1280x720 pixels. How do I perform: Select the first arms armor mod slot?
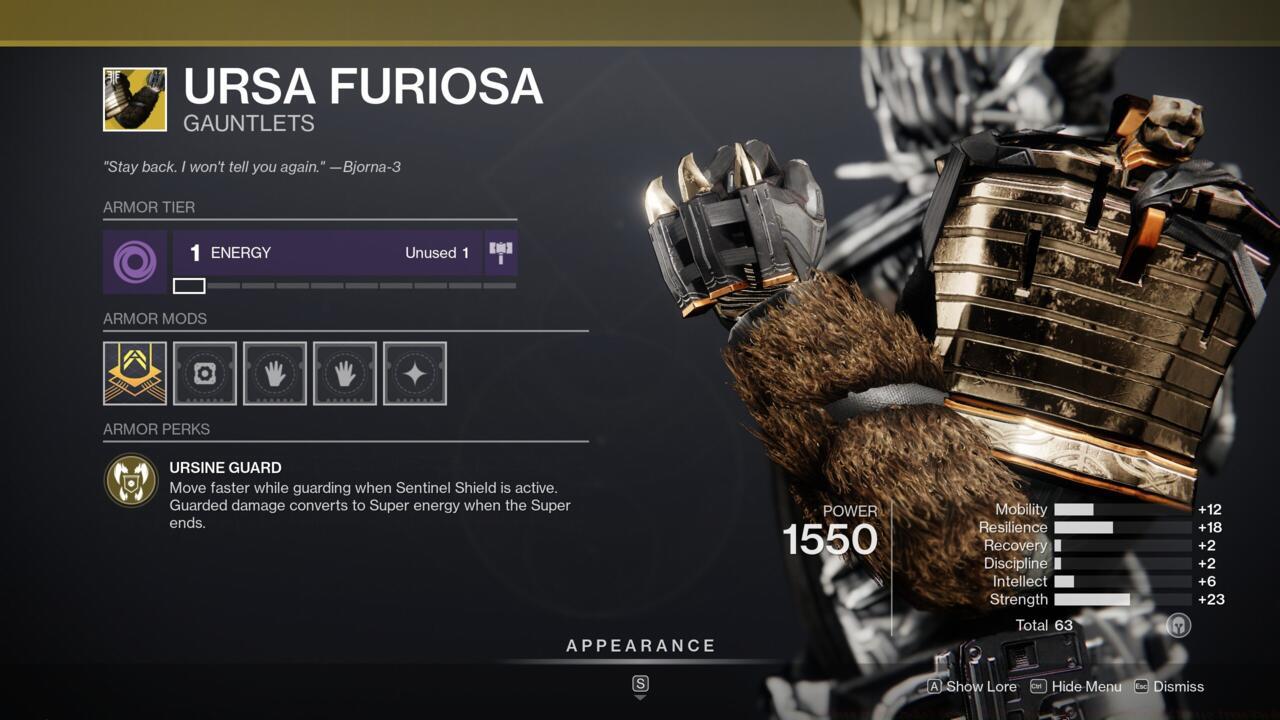click(274, 373)
